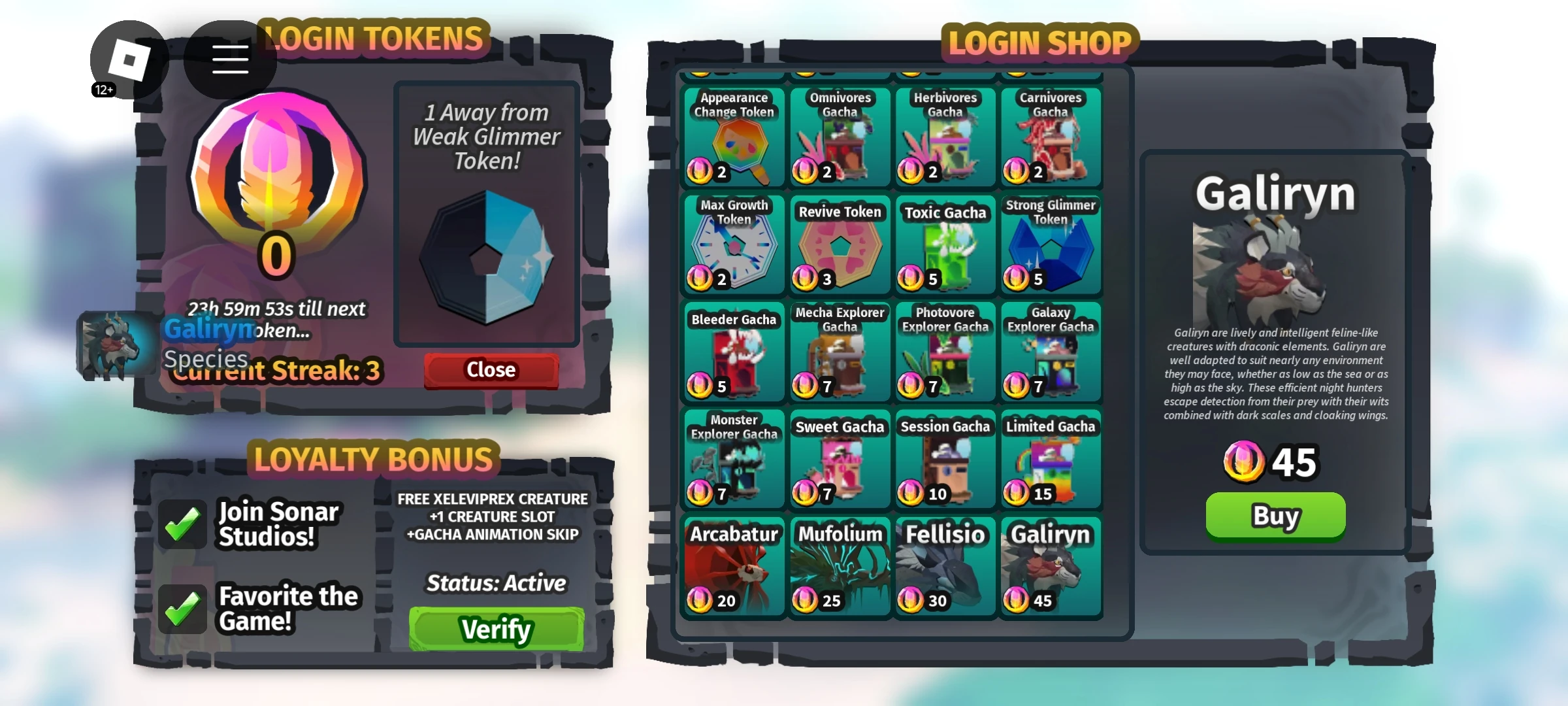
Task: Buy the Galiryn species for 45
Action: click(1275, 516)
